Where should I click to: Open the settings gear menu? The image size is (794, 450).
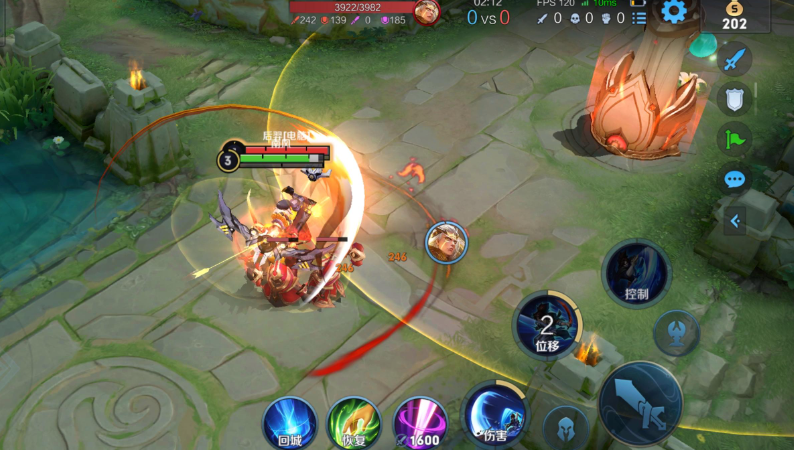(x=674, y=12)
